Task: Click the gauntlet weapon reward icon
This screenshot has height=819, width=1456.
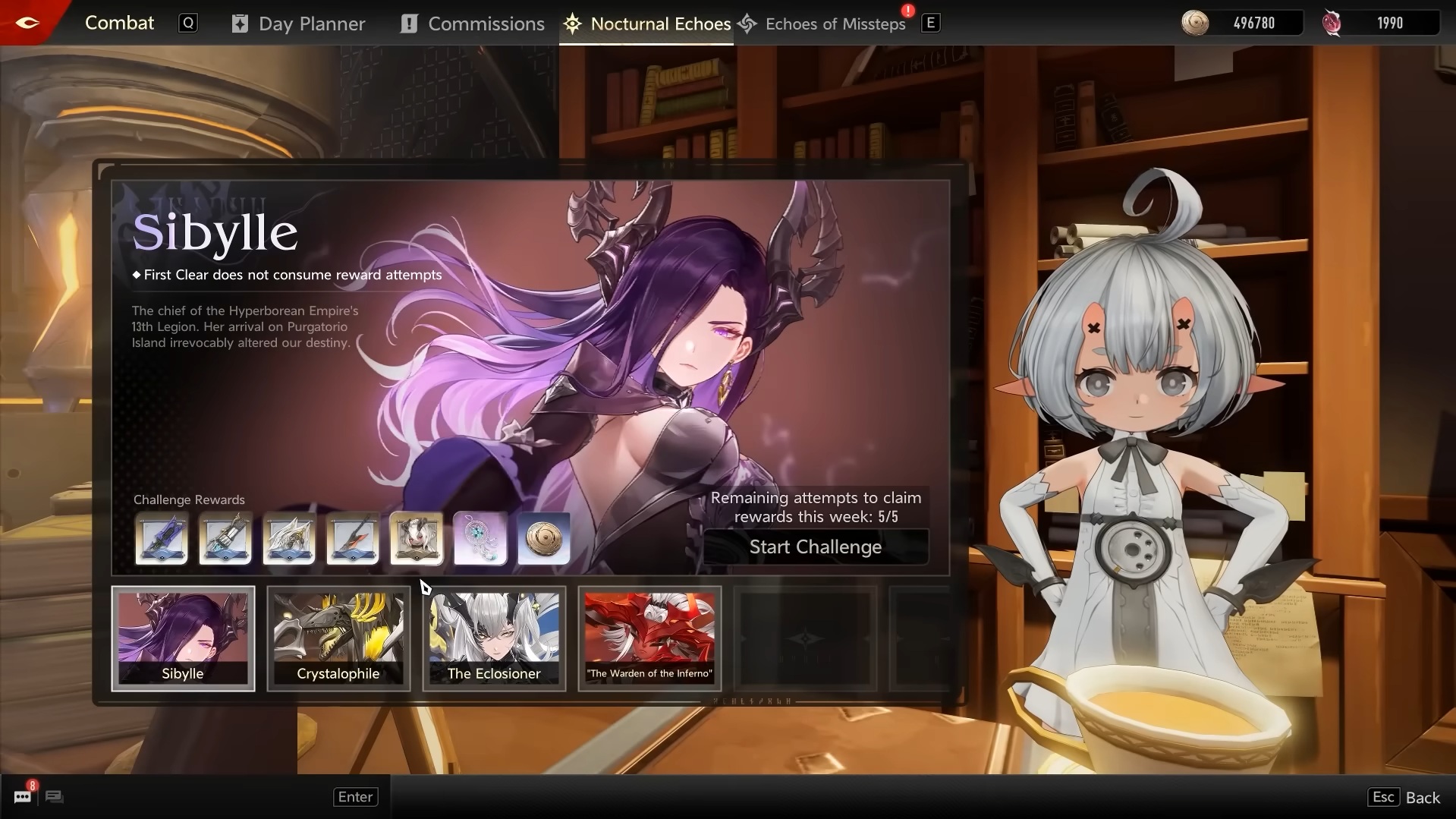Action: coord(225,539)
